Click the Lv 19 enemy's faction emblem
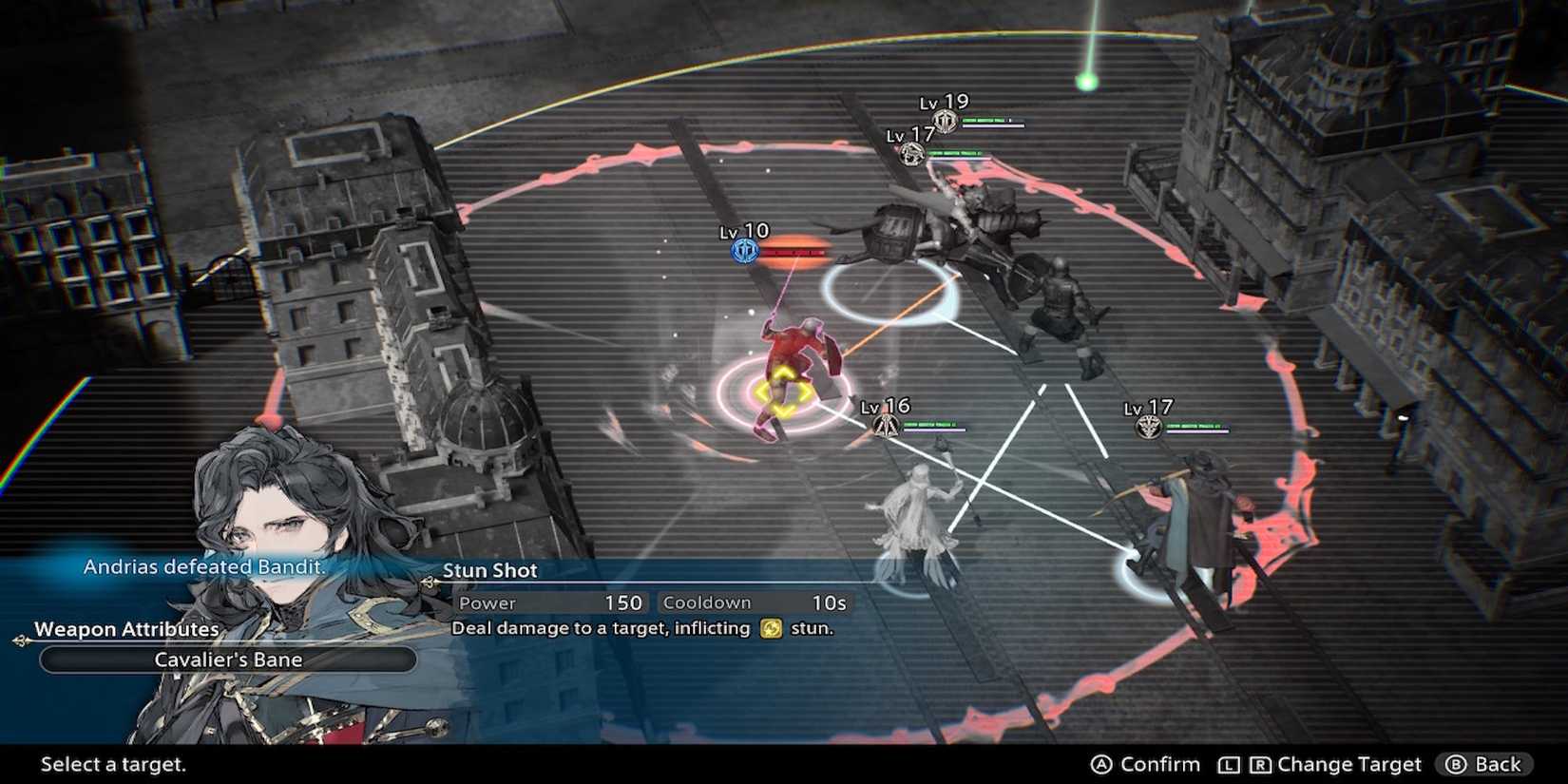The image size is (1568, 784). point(944,119)
